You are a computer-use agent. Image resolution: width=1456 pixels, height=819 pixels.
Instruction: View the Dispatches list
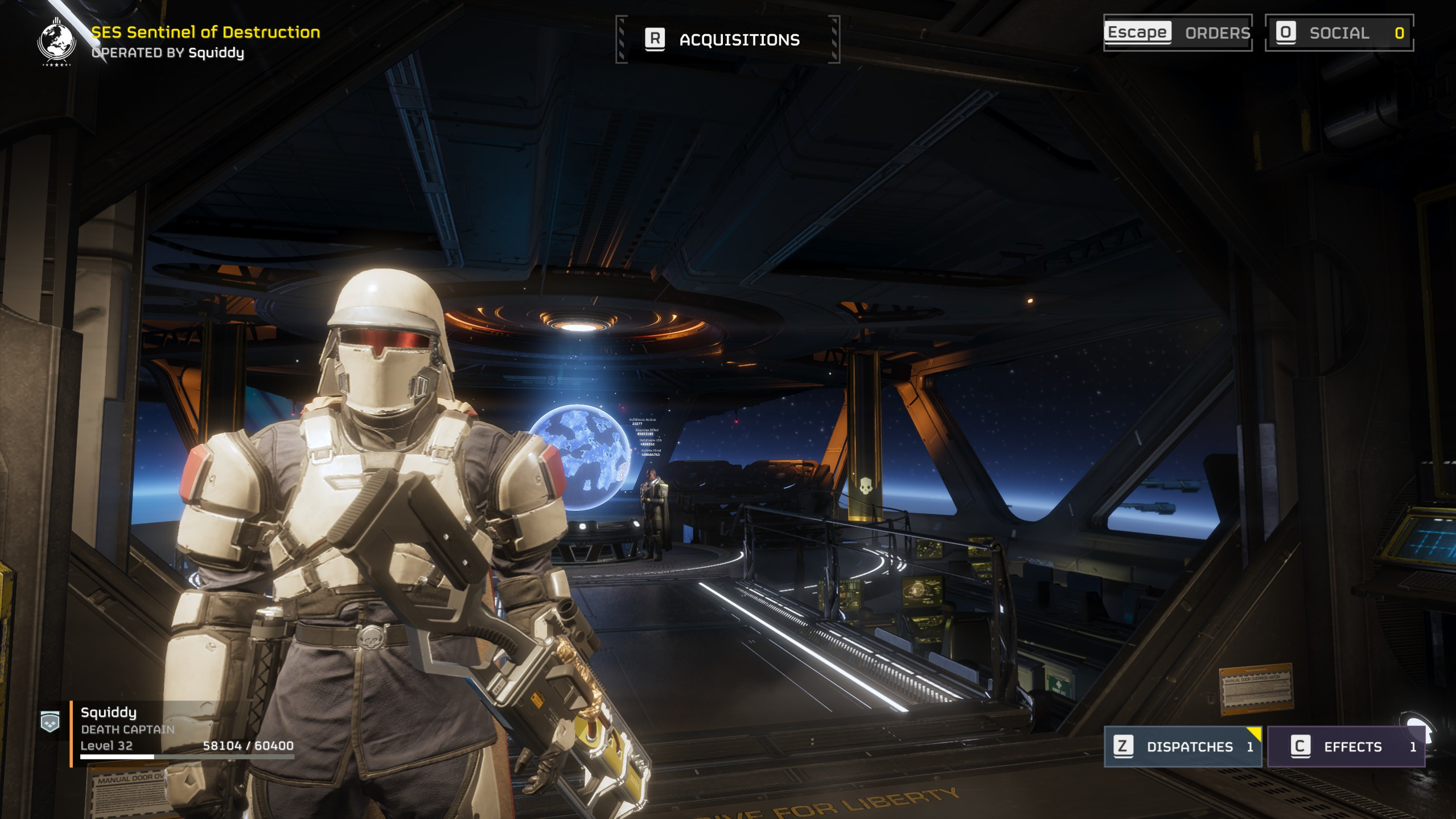(x=1182, y=746)
